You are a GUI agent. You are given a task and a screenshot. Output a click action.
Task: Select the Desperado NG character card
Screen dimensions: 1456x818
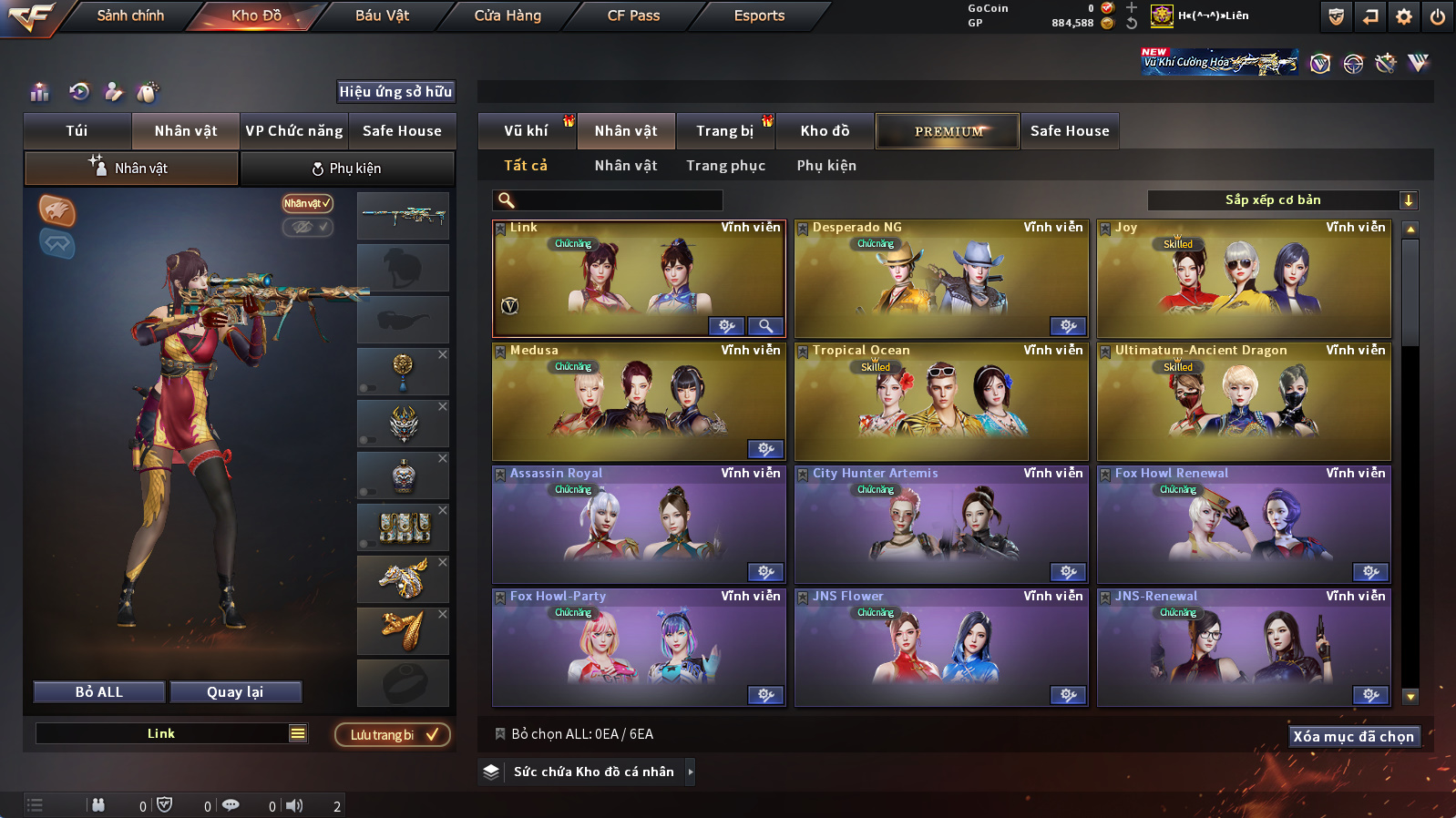pyautogui.click(x=941, y=279)
